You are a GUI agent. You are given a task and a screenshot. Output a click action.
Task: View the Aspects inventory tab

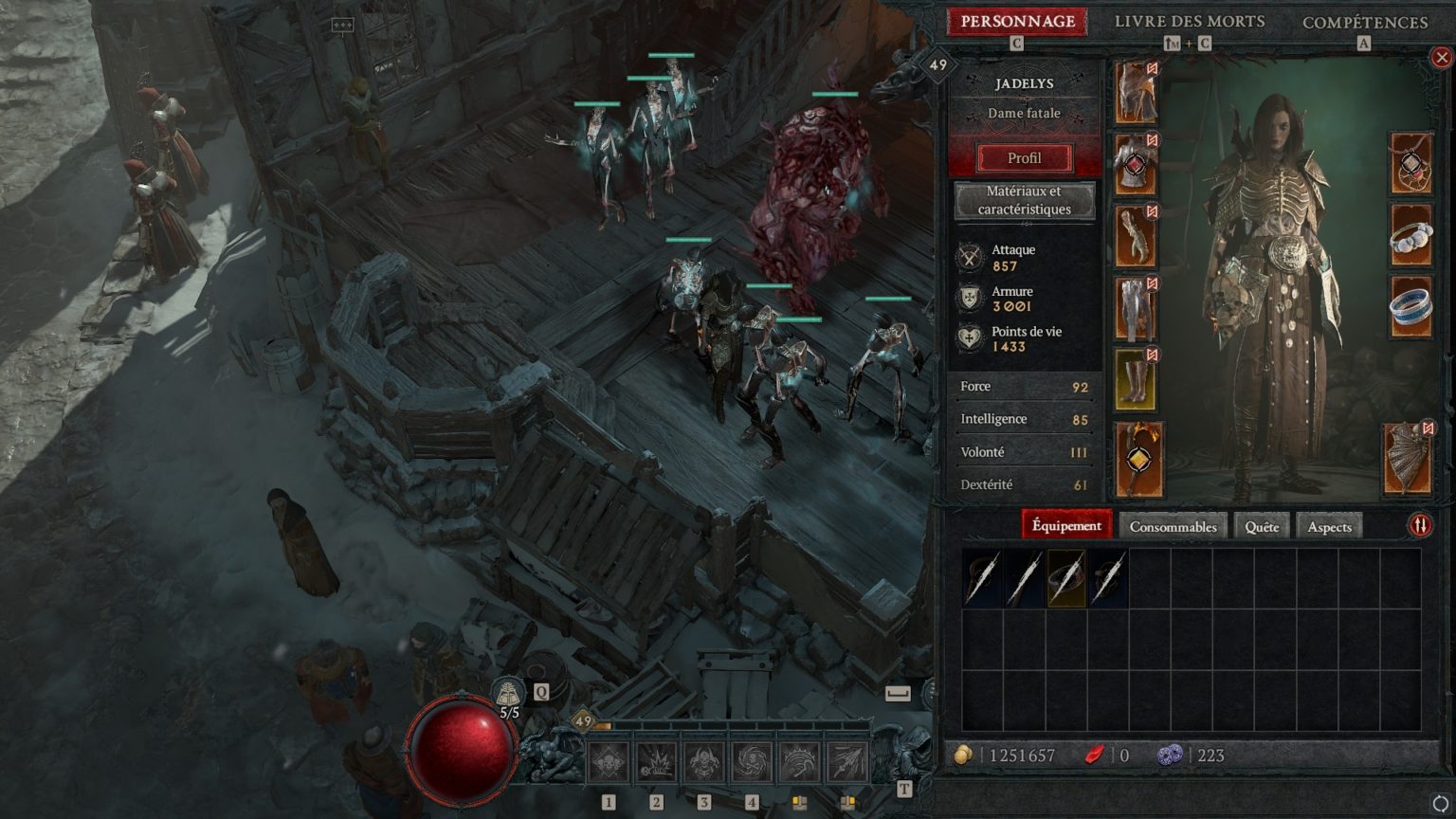coord(1329,526)
